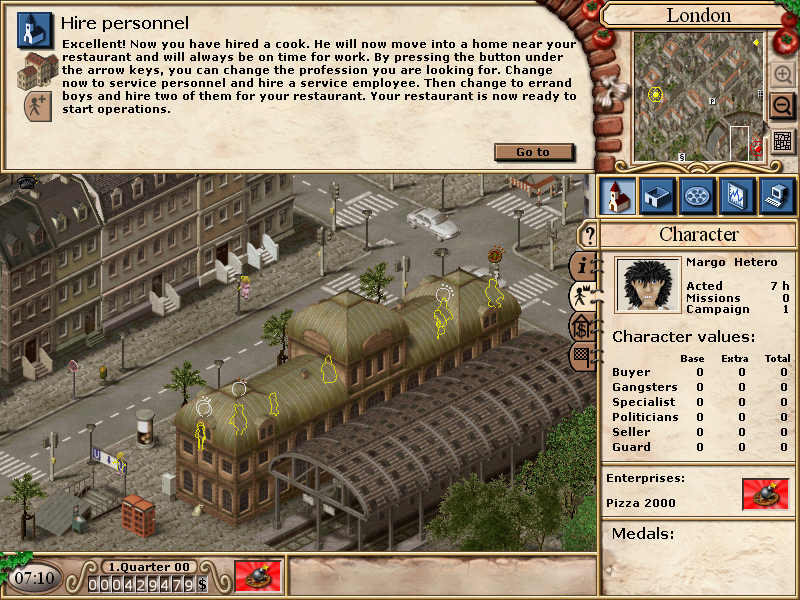Show the statistics chart toolbar panel
This screenshot has height=600, width=800.
(737, 195)
